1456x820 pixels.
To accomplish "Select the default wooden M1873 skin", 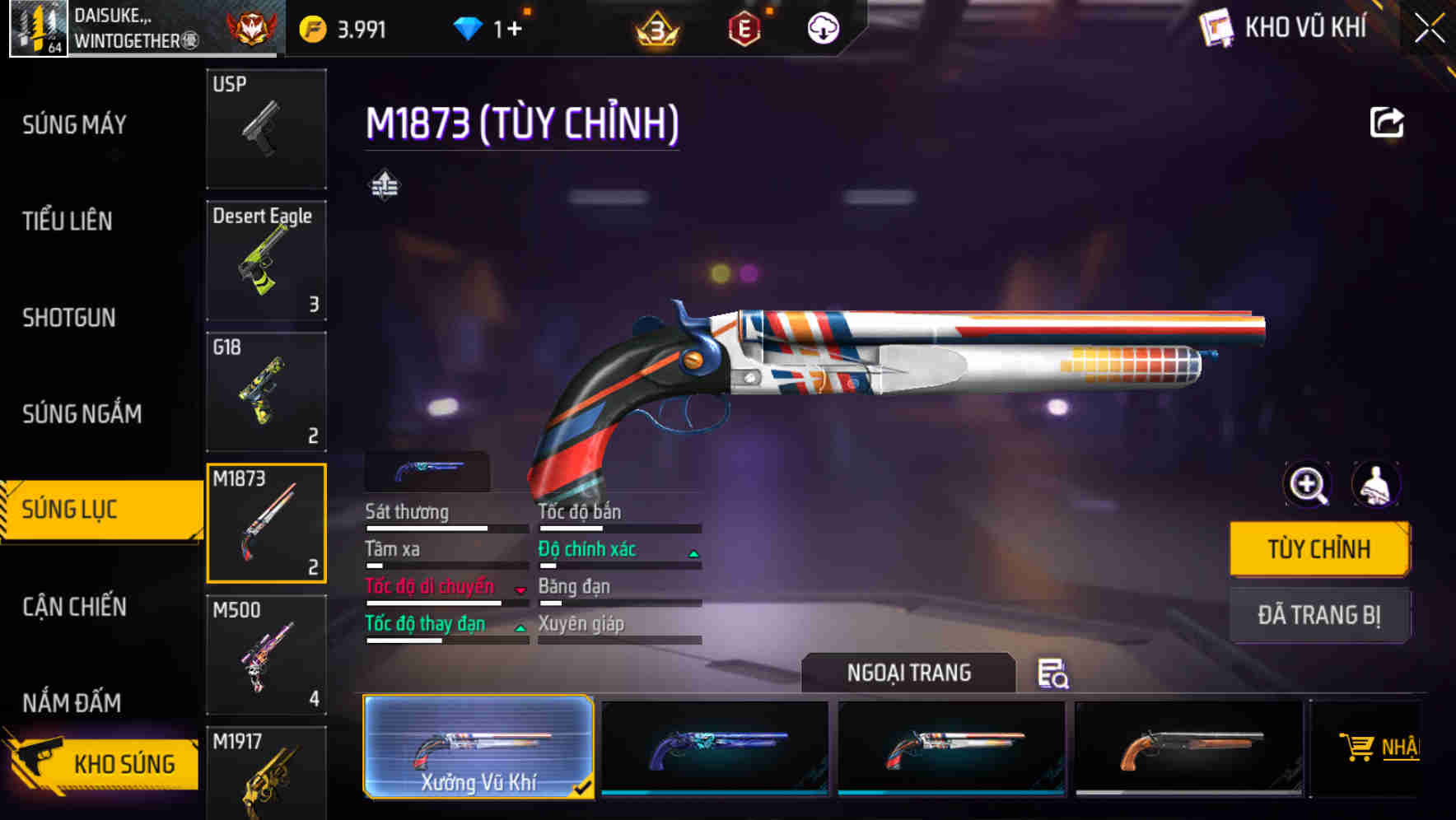I will pyautogui.click(x=1188, y=748).
